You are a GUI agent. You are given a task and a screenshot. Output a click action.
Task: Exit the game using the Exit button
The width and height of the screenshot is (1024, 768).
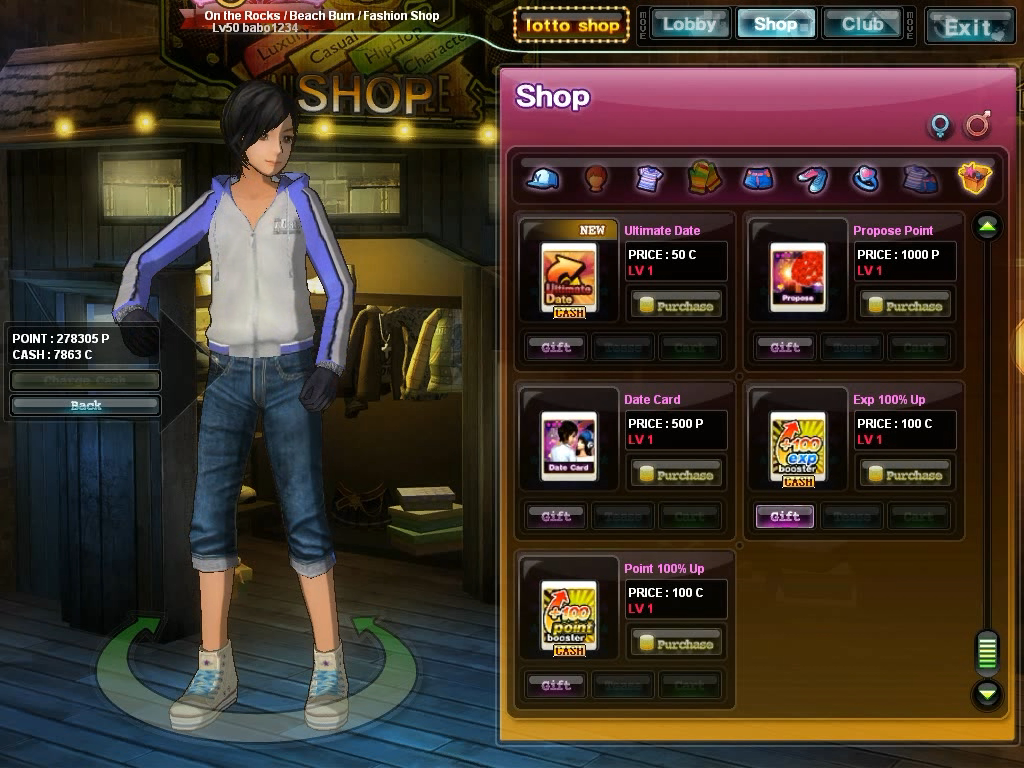tap(968, 27)
